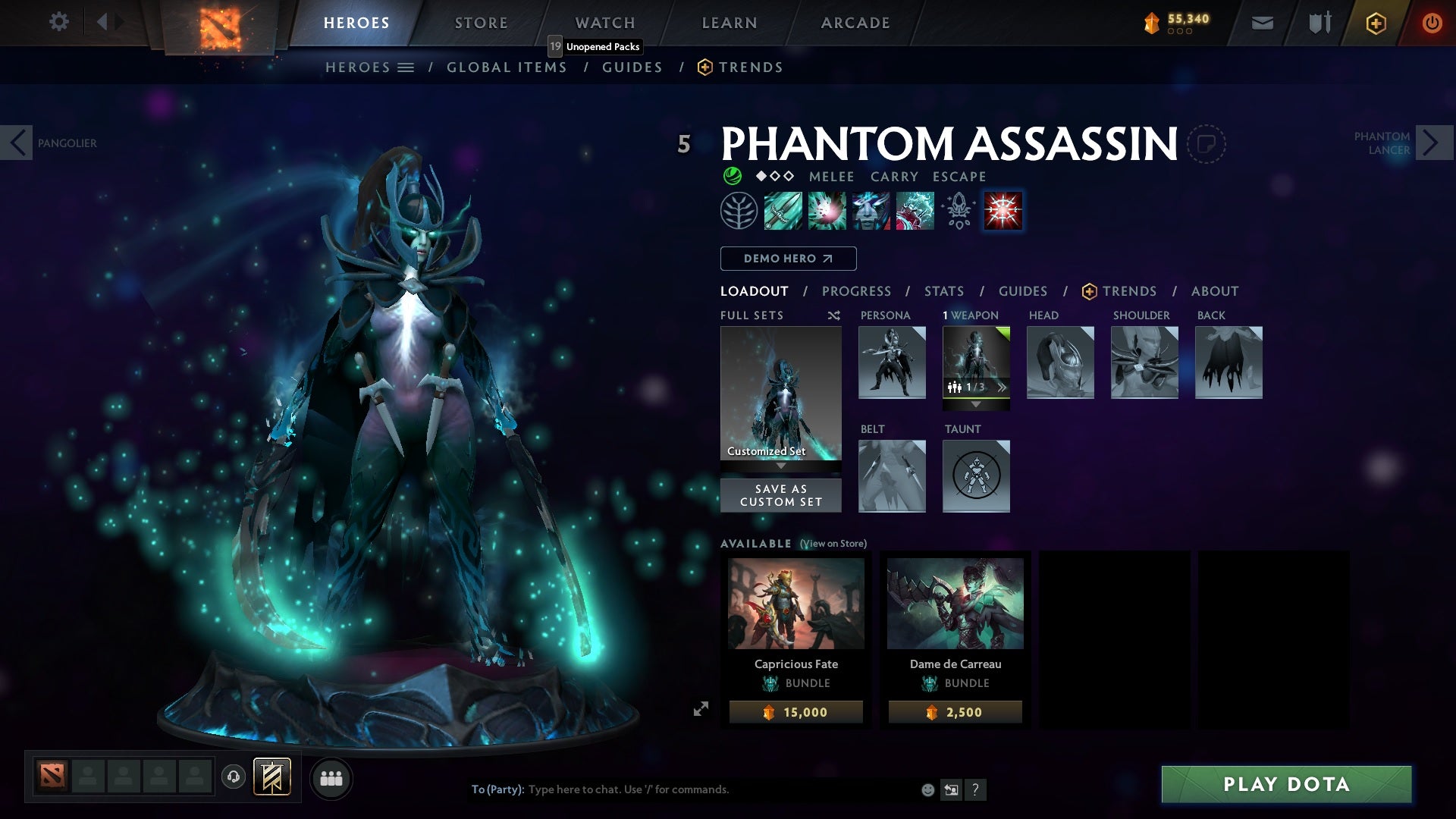Check messages via the envelope icon

(x=1261, y=23)
